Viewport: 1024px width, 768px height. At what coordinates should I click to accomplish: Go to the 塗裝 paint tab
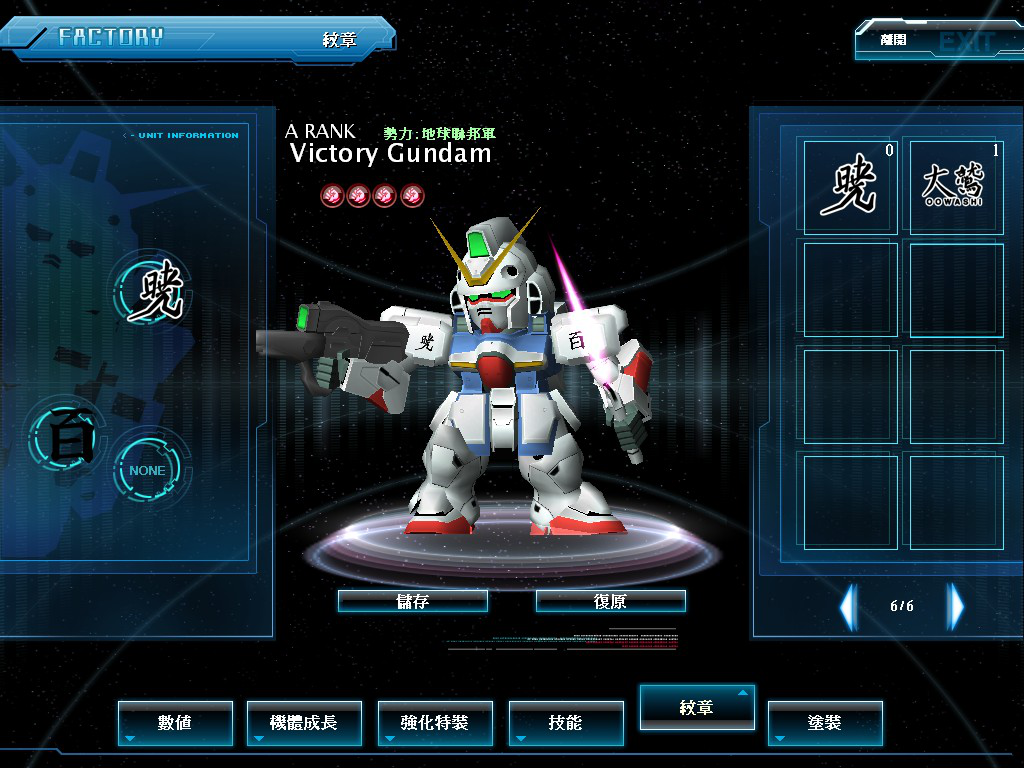(x=825, y=722)
